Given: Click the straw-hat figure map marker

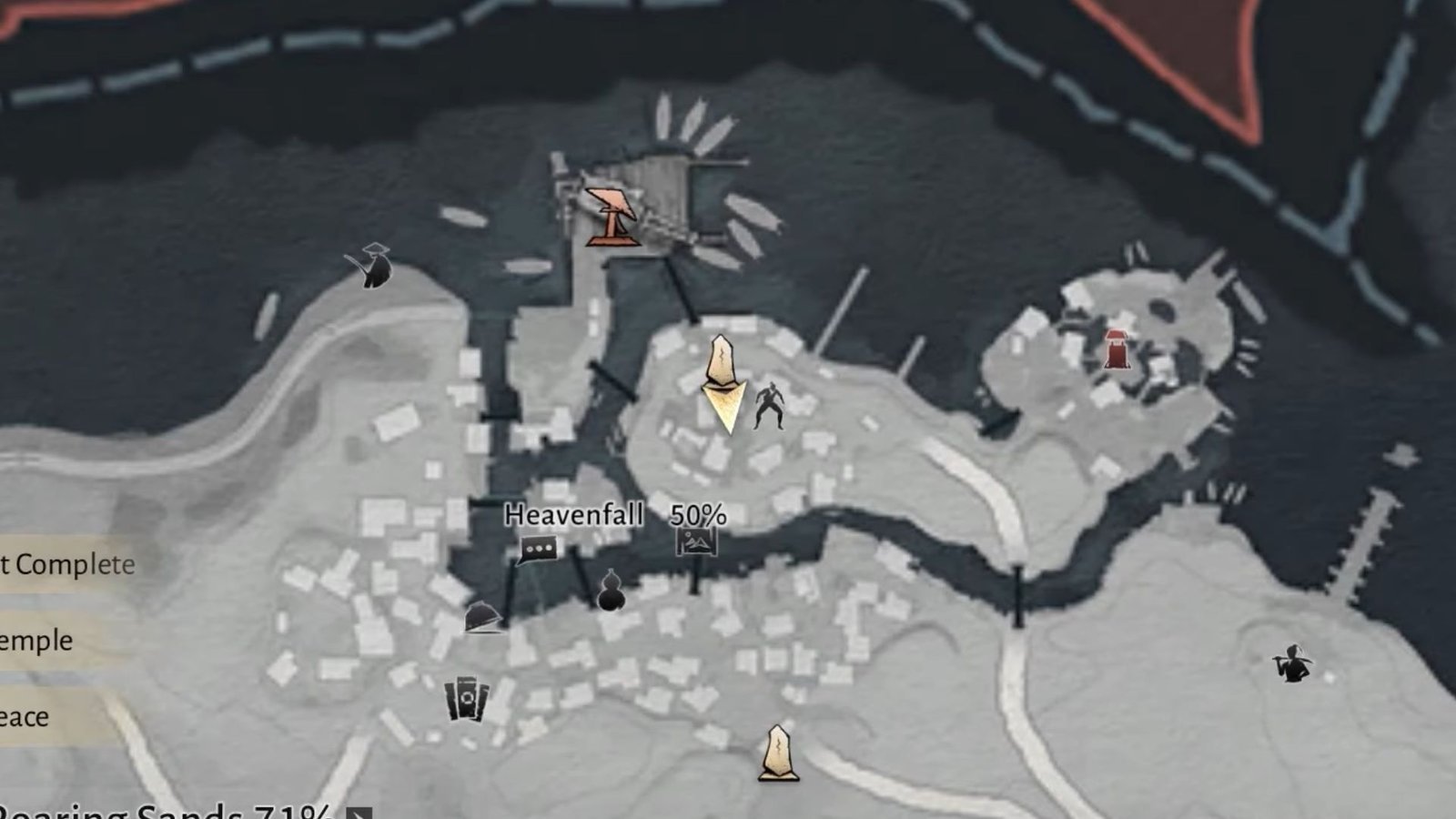Looking at the screenshot, I should pyautogui.click(x=371, y=266).
